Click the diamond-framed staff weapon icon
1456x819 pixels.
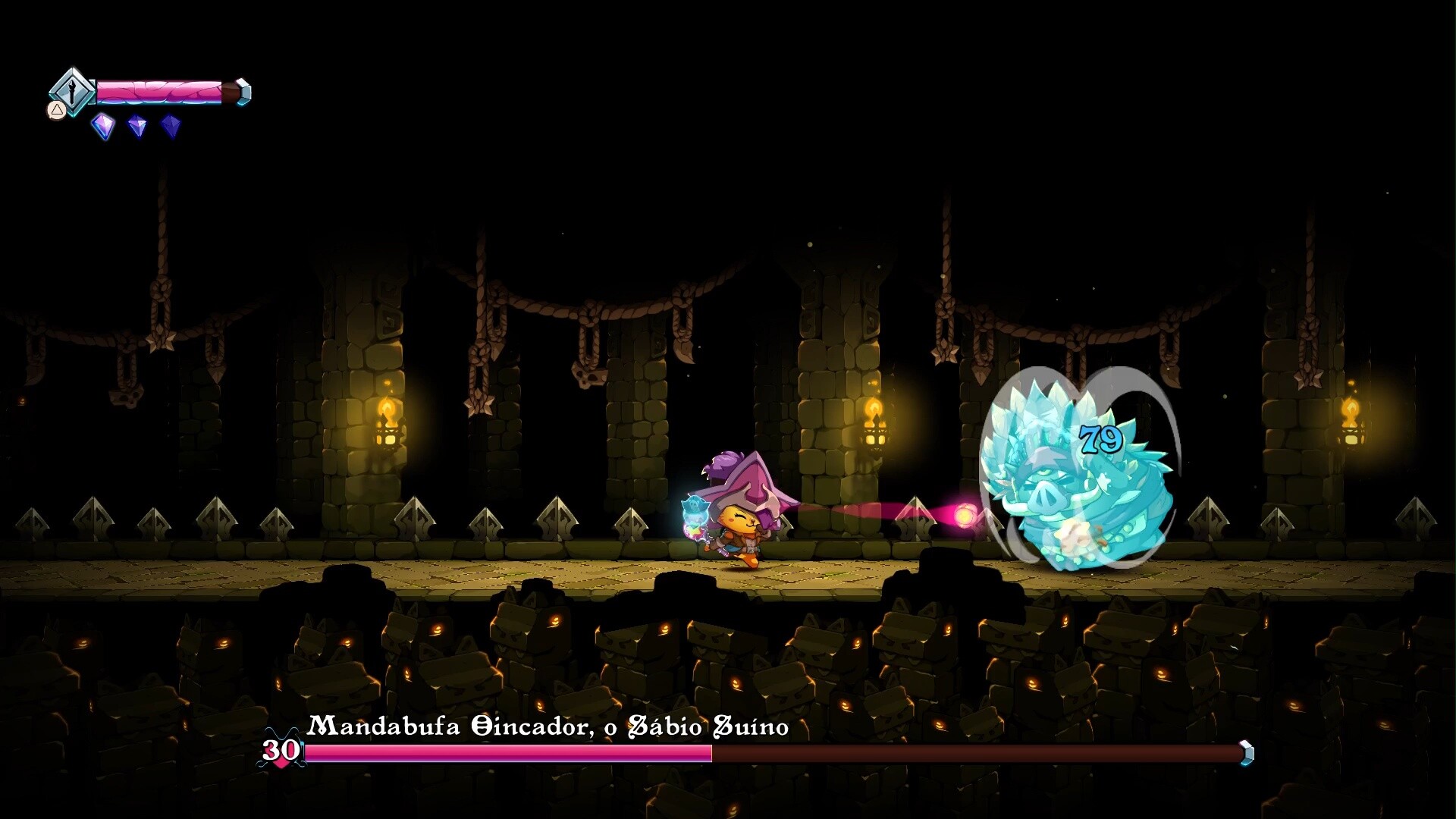point(72,92)
